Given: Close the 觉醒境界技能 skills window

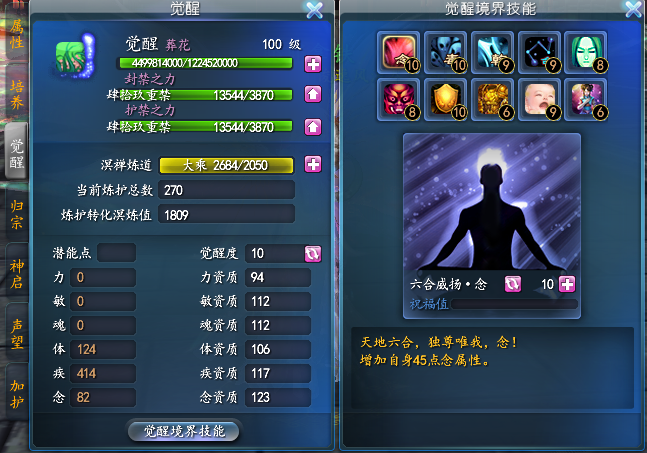Looking at the screenshot, I should (632, 10).
